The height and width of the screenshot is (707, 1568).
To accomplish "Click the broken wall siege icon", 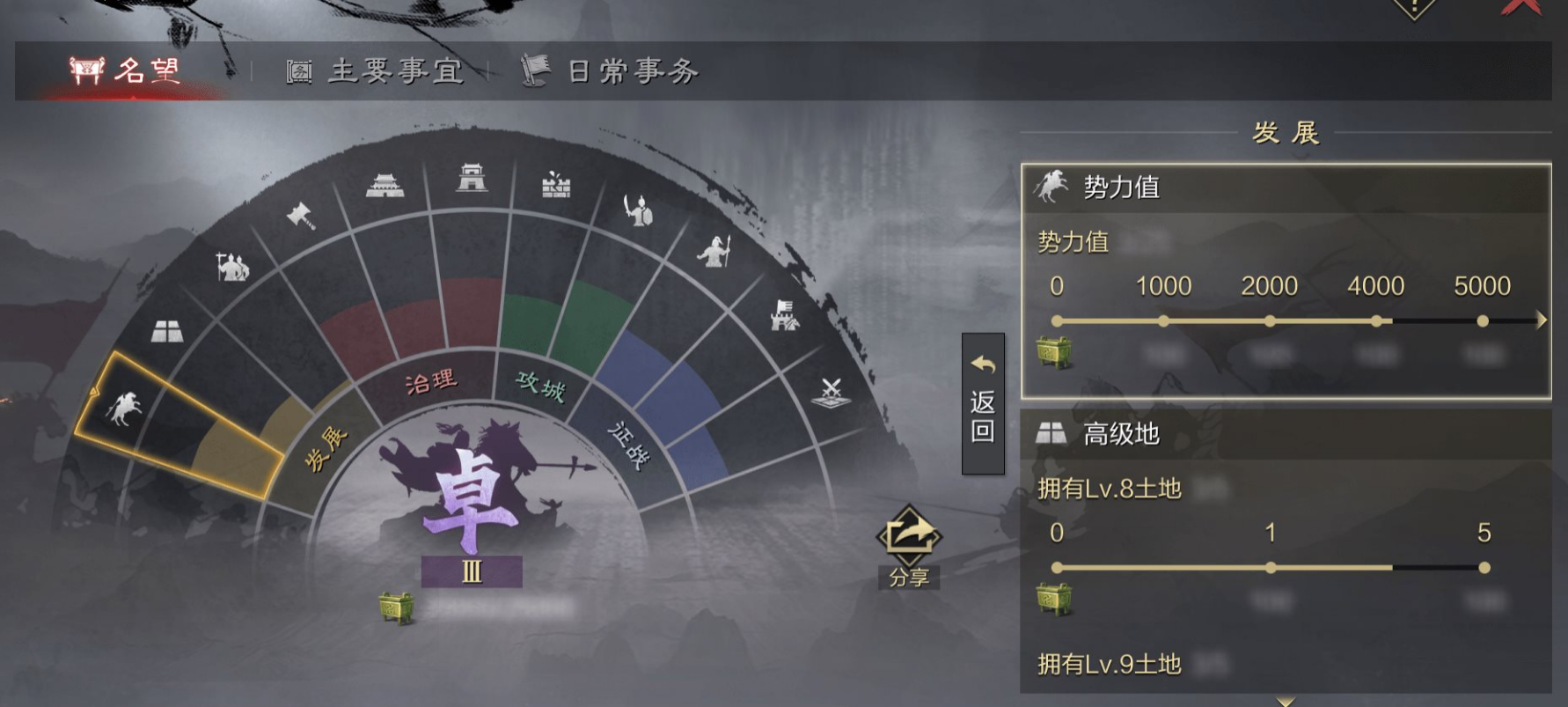I will 558,187.
